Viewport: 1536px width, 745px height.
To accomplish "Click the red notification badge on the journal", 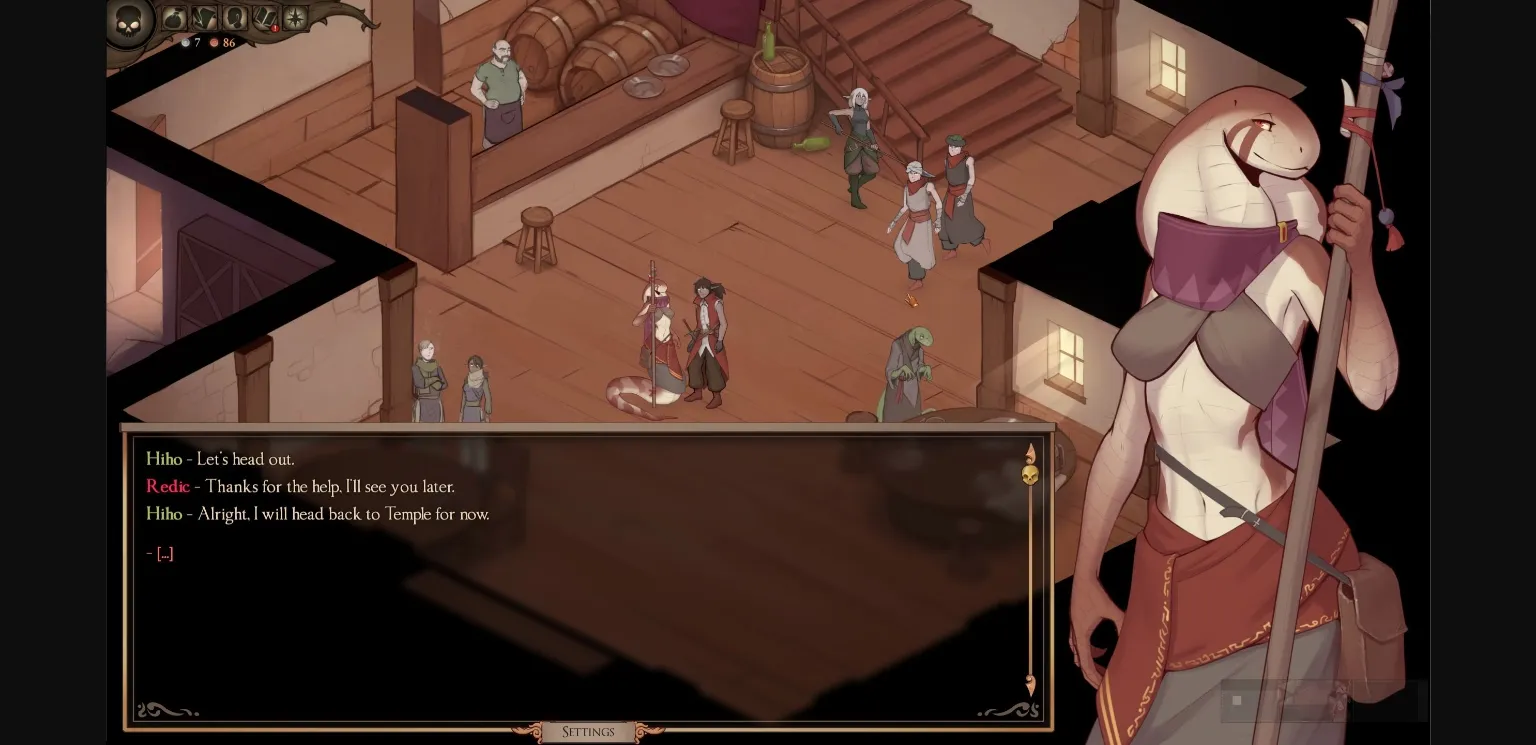I will pos(275,28).
